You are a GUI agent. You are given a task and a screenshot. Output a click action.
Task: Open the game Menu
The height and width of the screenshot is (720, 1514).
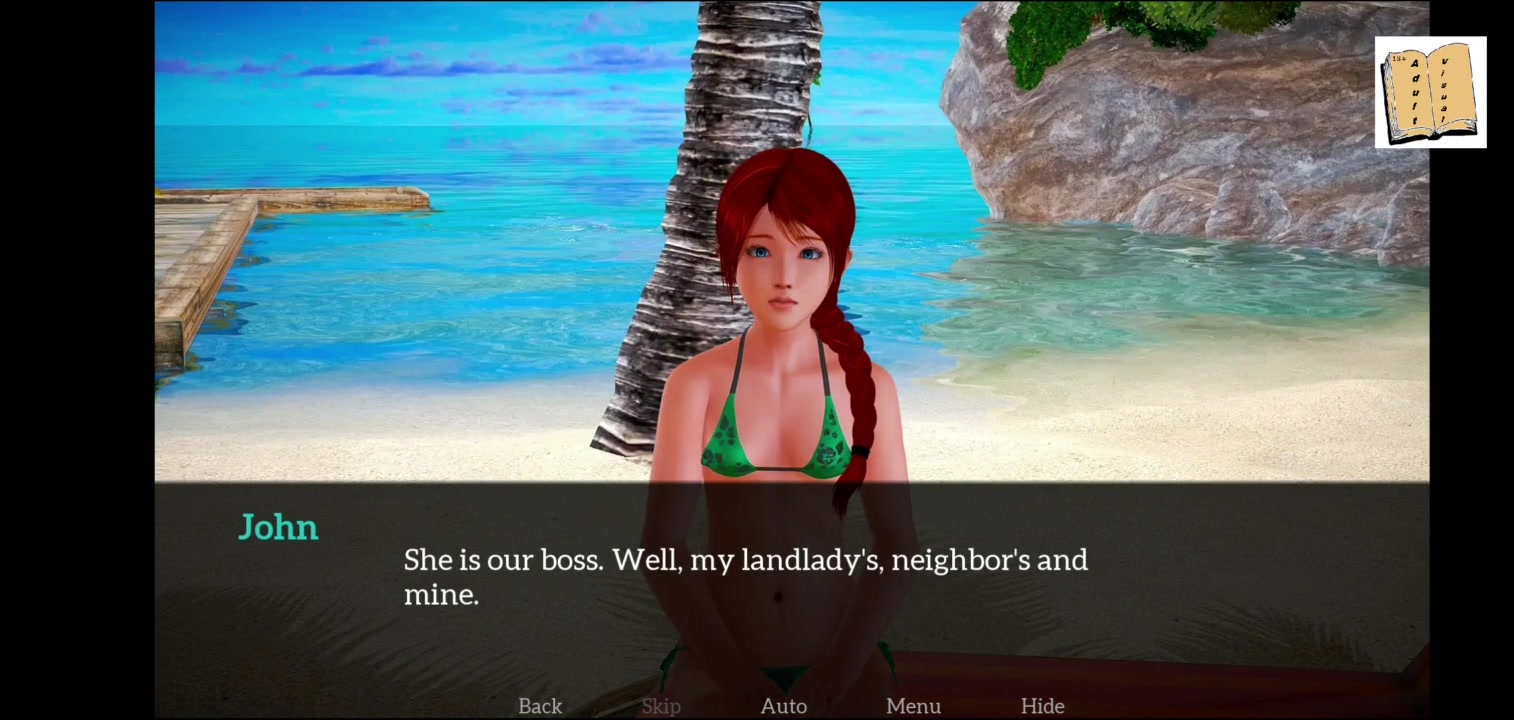[x=913, y=706]
